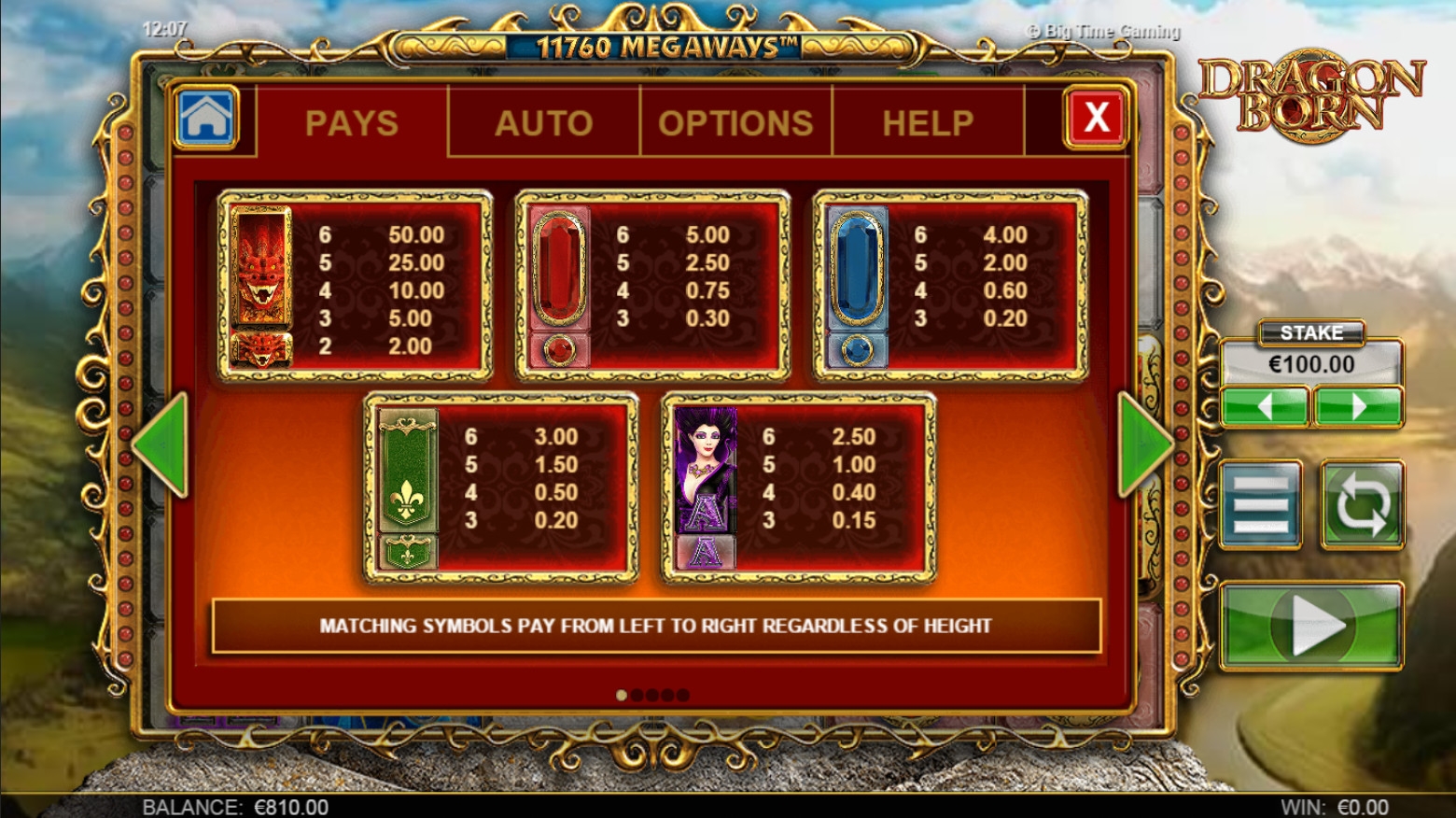Viewport: 1456px width, 818px height.
Task: Go to the previous paytable page arrow
Action: [x=162, y=444]
